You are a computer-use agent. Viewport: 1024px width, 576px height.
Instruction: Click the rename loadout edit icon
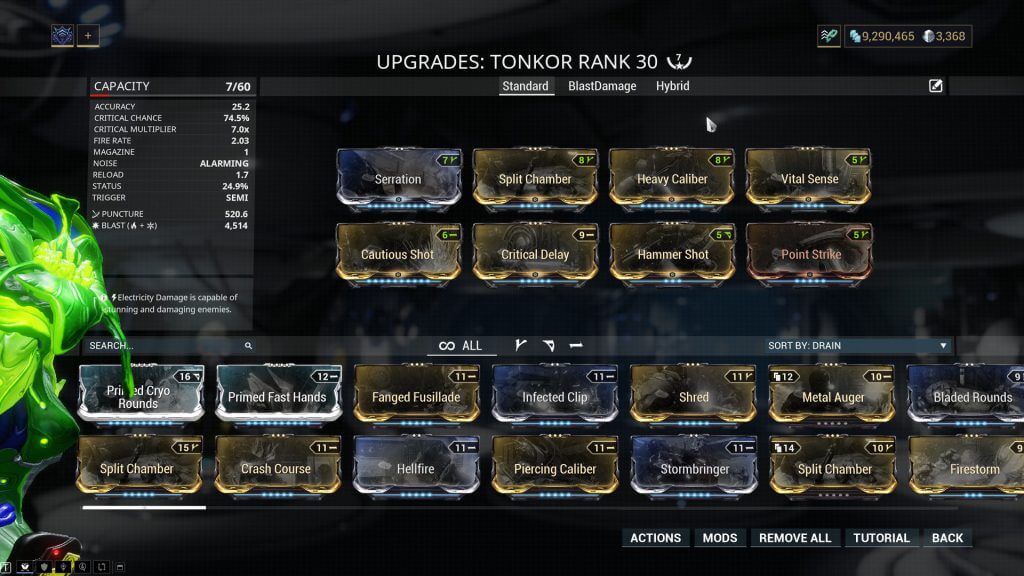pos(936,86)
